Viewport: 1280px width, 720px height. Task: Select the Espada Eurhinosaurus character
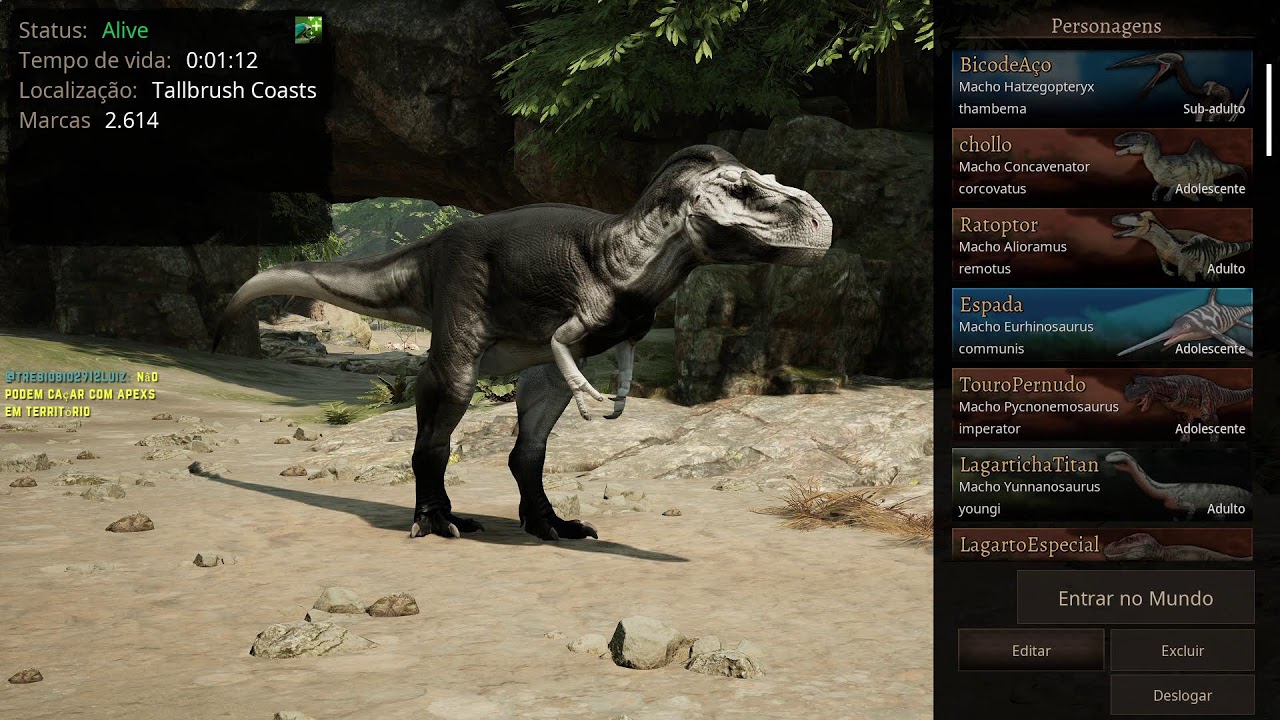(x=1102, y=326)
